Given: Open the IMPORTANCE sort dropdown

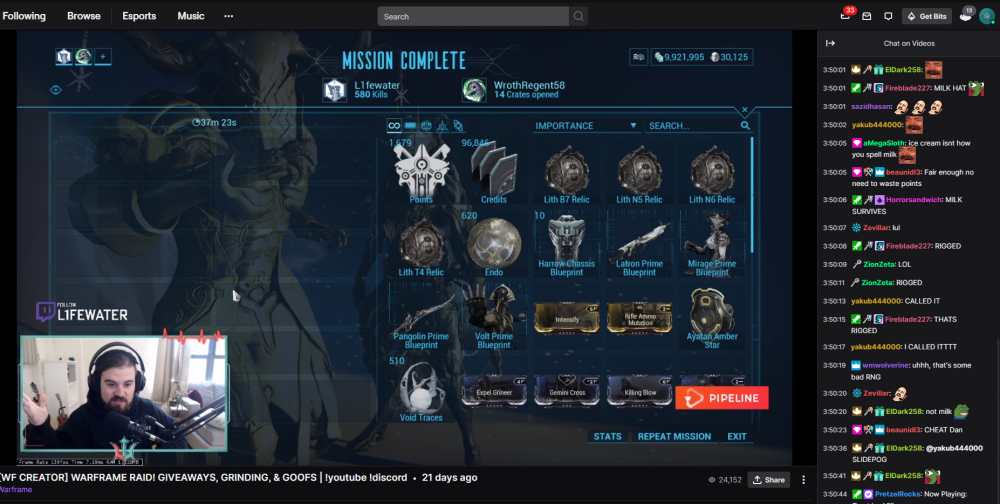Looking at the screenshot, I should (587, 126).
